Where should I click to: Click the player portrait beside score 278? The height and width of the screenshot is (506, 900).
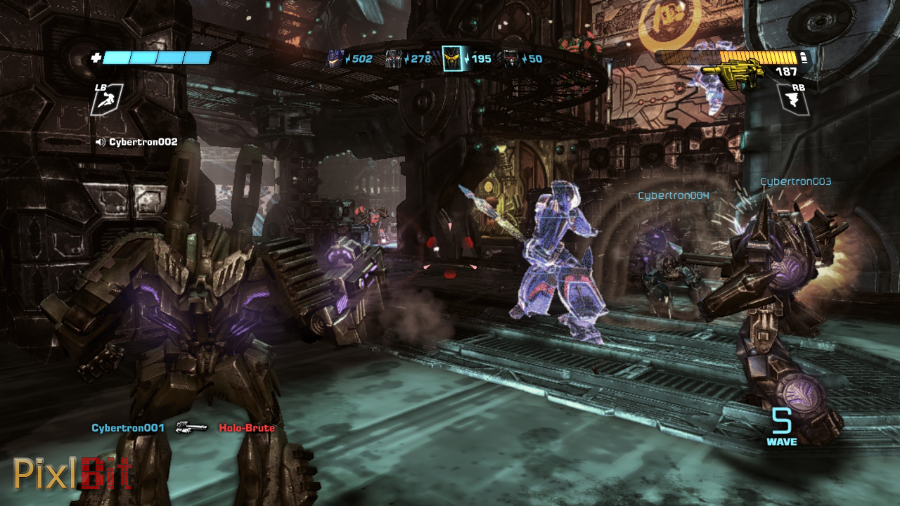pyautogui.click(x=393, y=59)
